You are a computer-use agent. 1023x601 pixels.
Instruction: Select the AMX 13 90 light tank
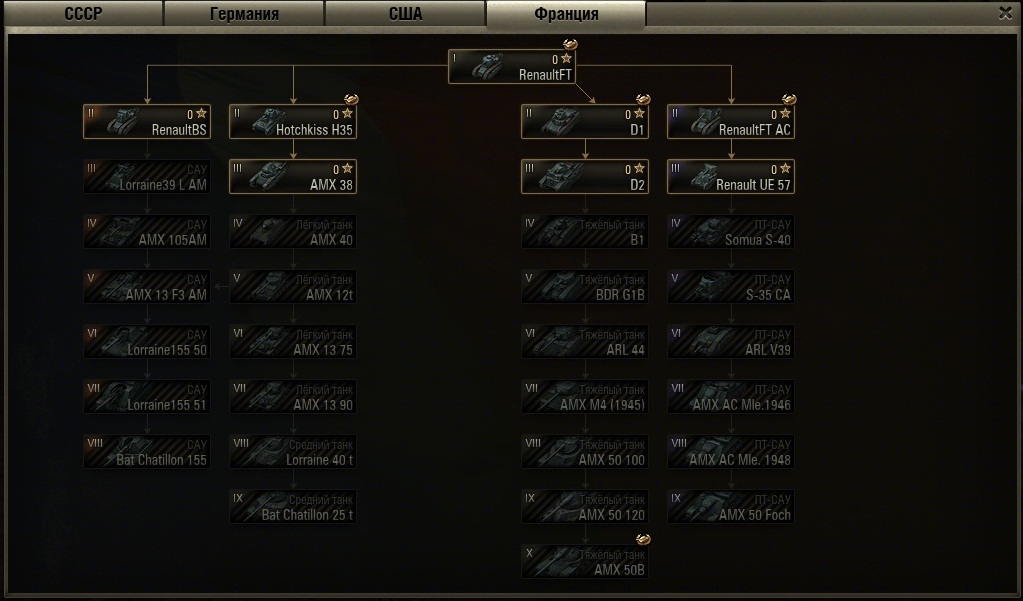point(293,397)
